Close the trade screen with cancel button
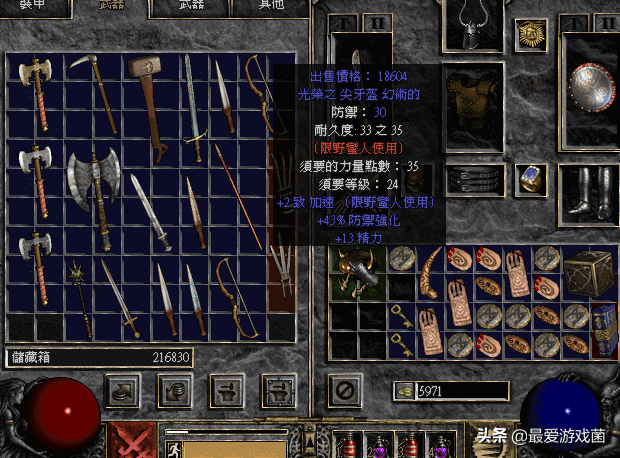This screenshot has width=620, height=458. 345,390
